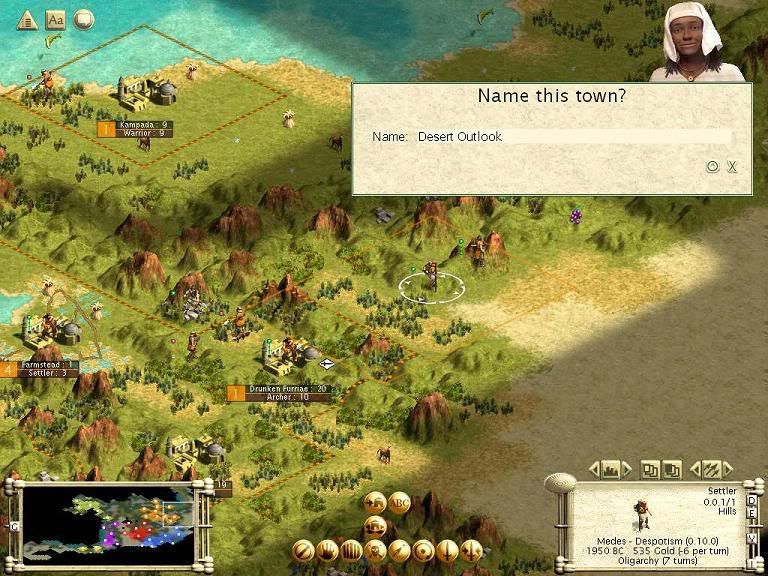Edit the town name text field

click(572, 136)
